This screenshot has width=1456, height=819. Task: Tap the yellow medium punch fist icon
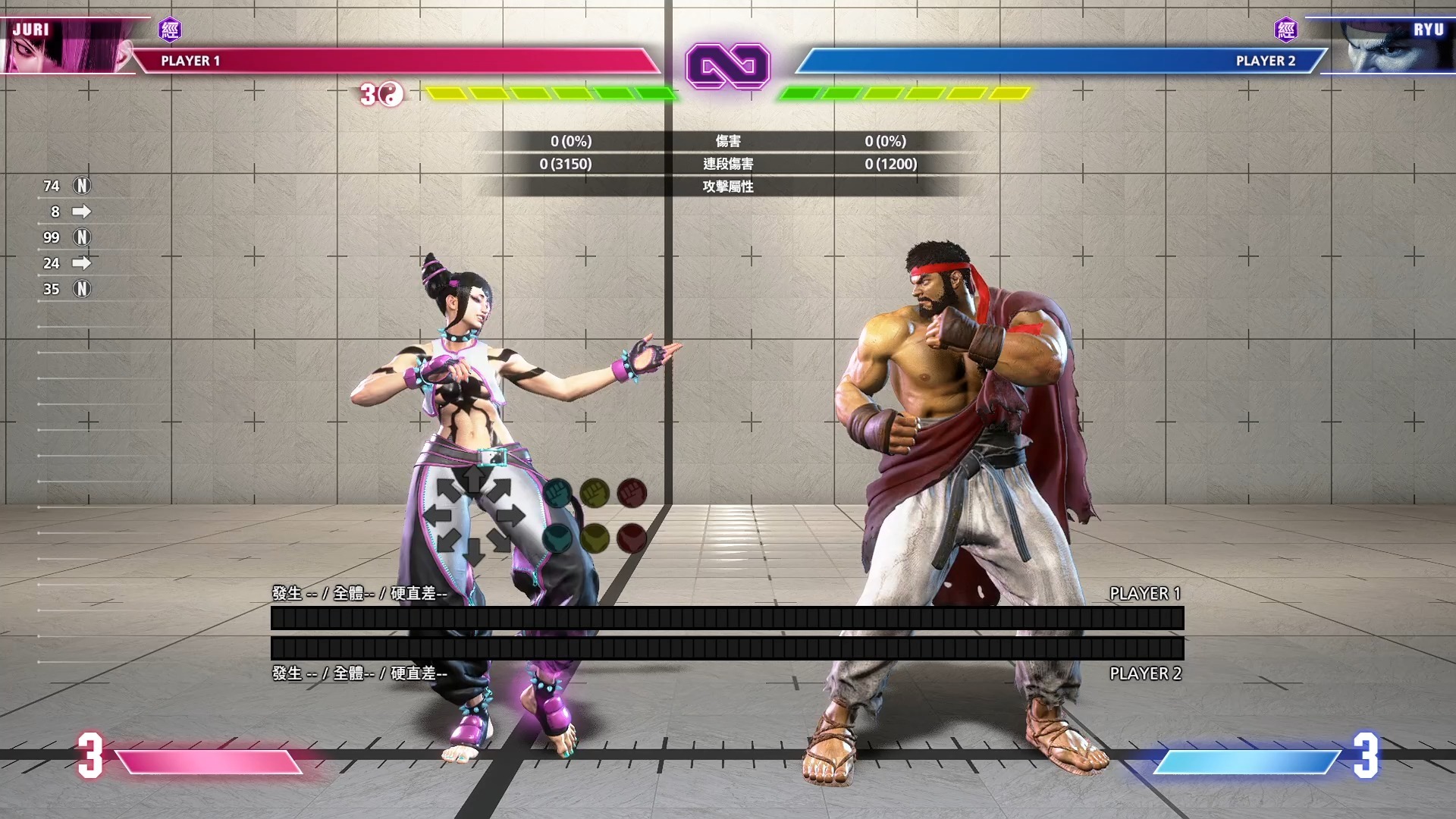pos(595,493)
